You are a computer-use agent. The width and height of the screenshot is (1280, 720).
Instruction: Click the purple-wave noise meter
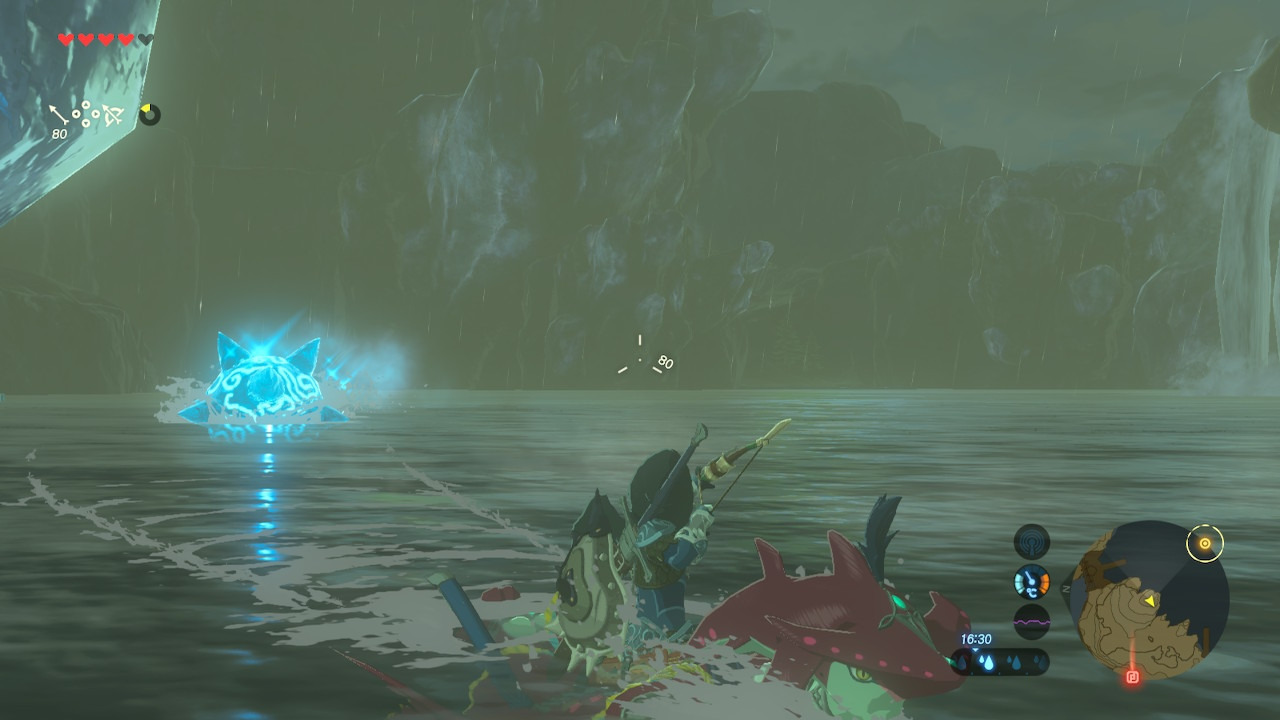(1032, 621)
